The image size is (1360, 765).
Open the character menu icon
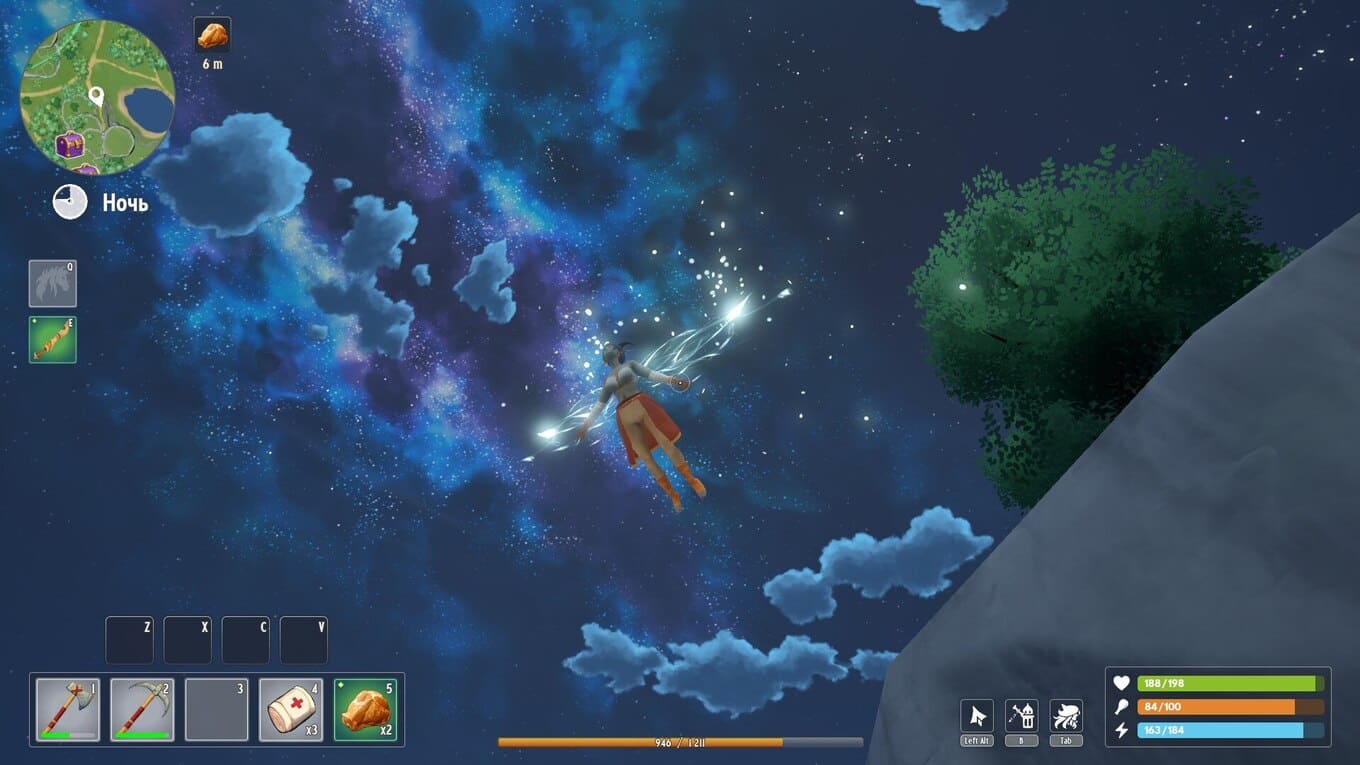(1066, 716)
